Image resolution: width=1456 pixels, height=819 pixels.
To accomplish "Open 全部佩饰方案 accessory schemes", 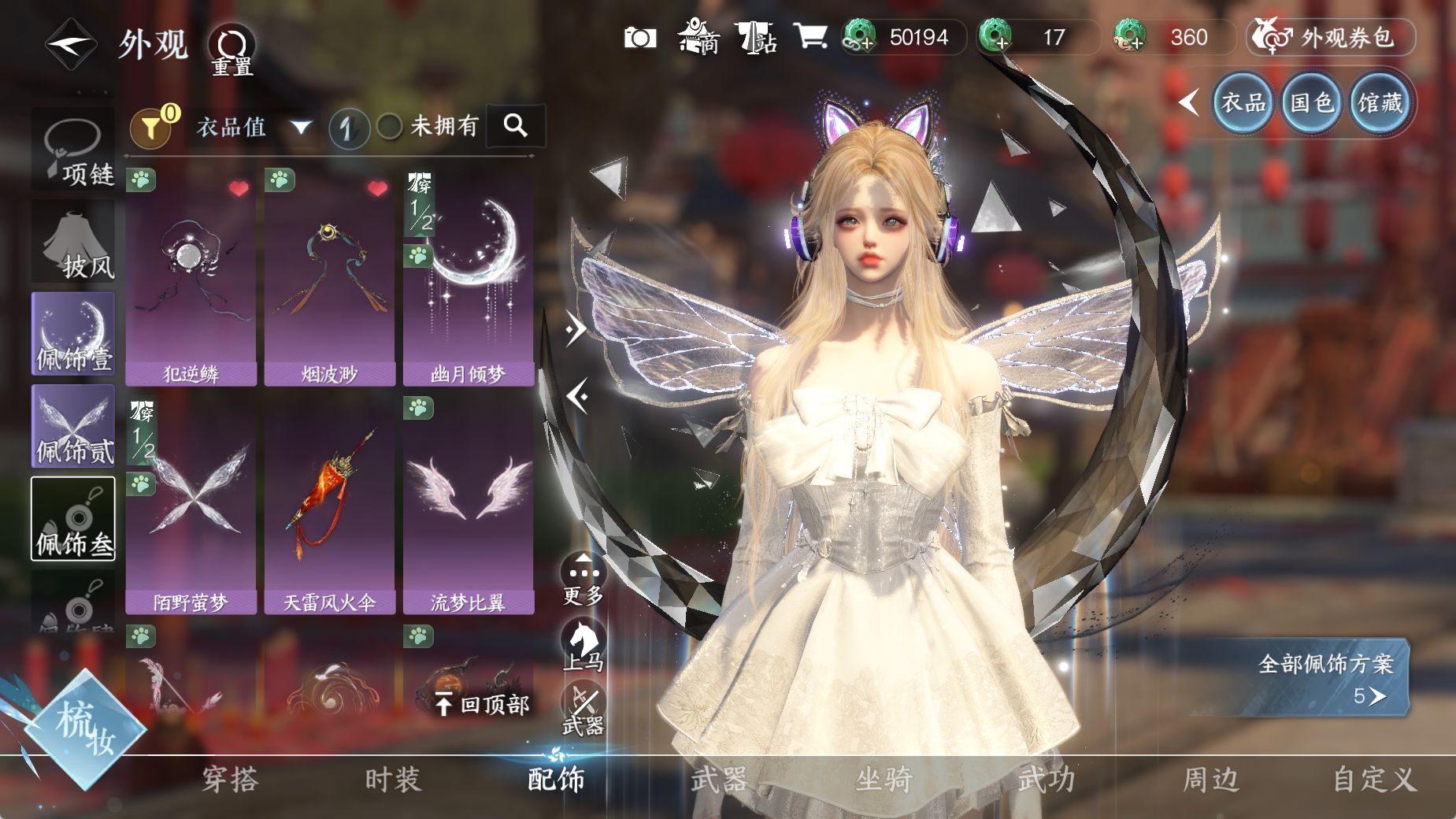I will tap(1325, 676).
